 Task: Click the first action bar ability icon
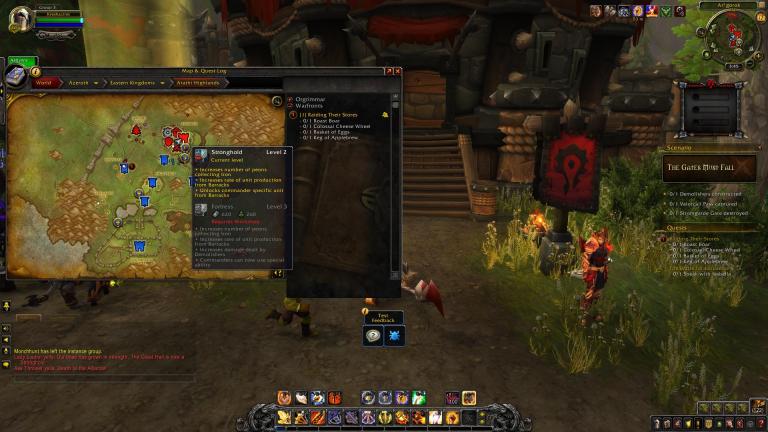[x=285, y=417]
